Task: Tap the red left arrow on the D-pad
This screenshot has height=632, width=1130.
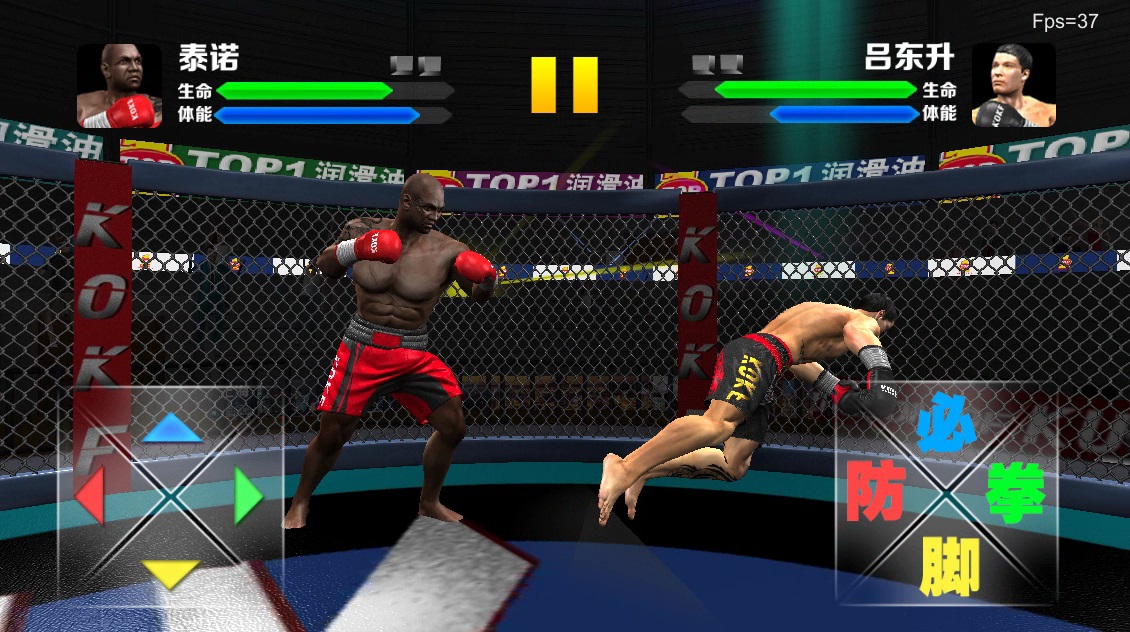Action: click(89, 496)
